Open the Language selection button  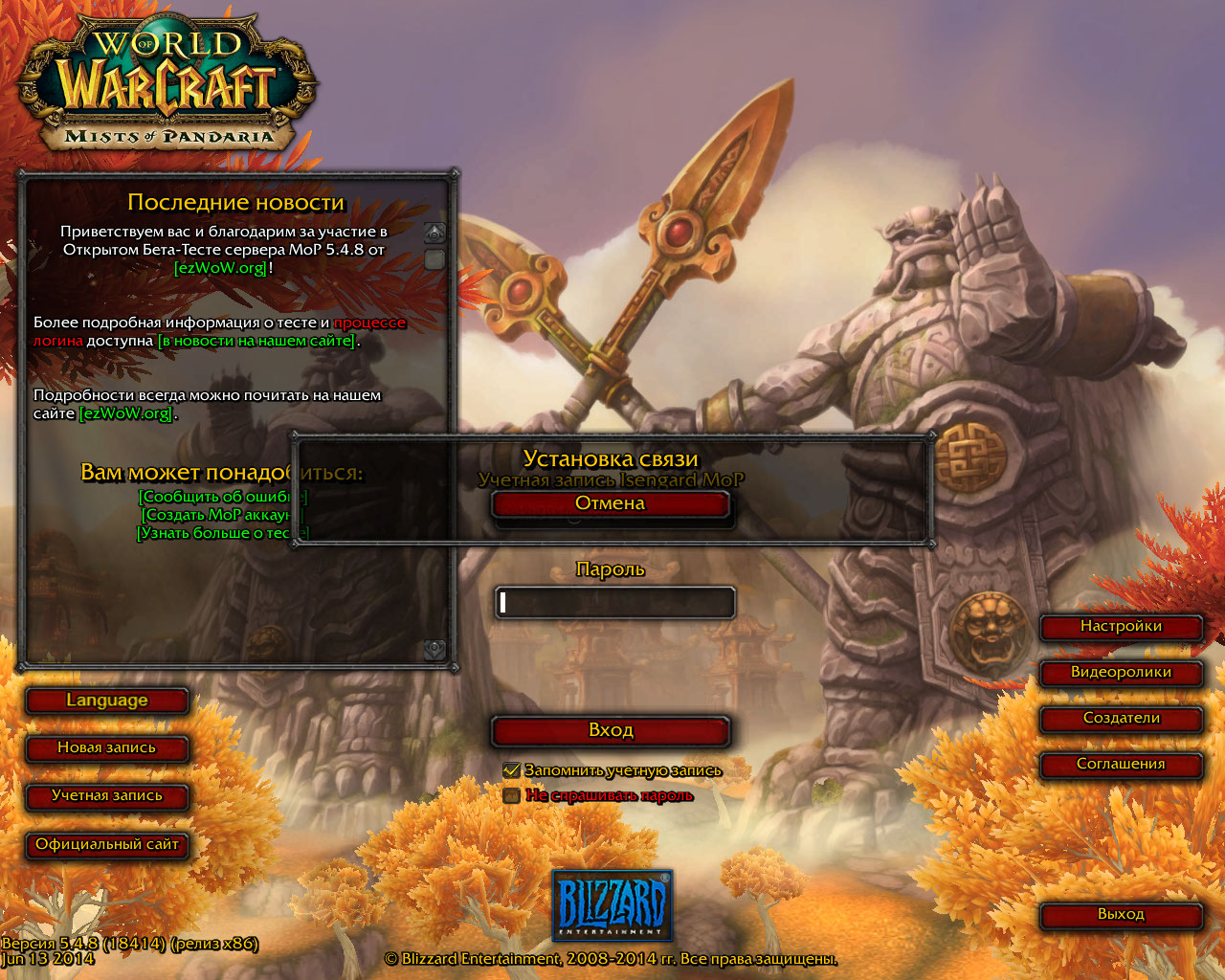point(106,701)
